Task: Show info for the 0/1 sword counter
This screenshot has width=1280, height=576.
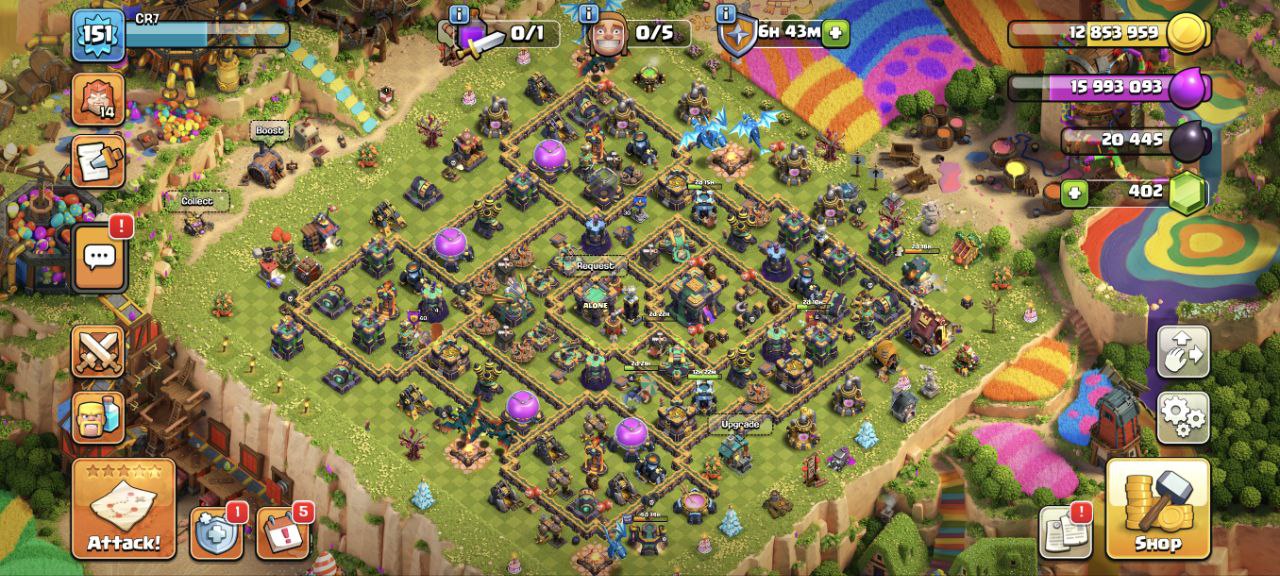Action: [x=459, y=14]
